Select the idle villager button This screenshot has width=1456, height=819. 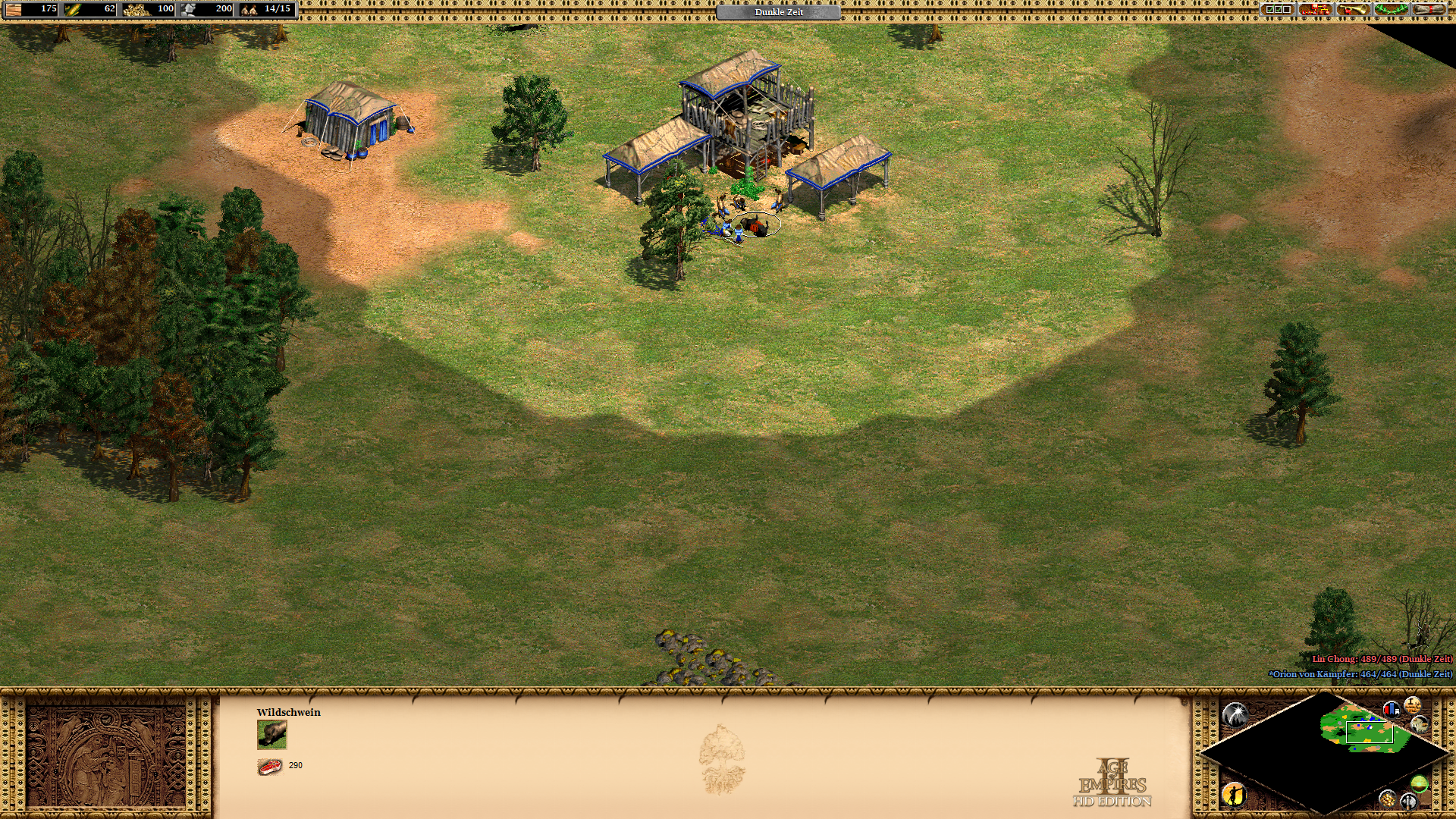(1235, 794)
